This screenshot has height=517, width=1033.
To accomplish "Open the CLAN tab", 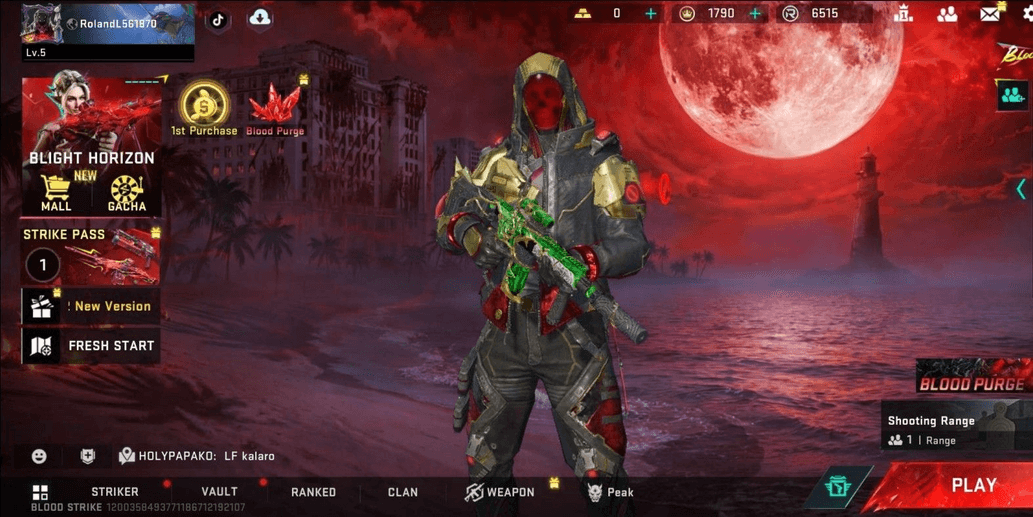I will click(x=403, y=492).
